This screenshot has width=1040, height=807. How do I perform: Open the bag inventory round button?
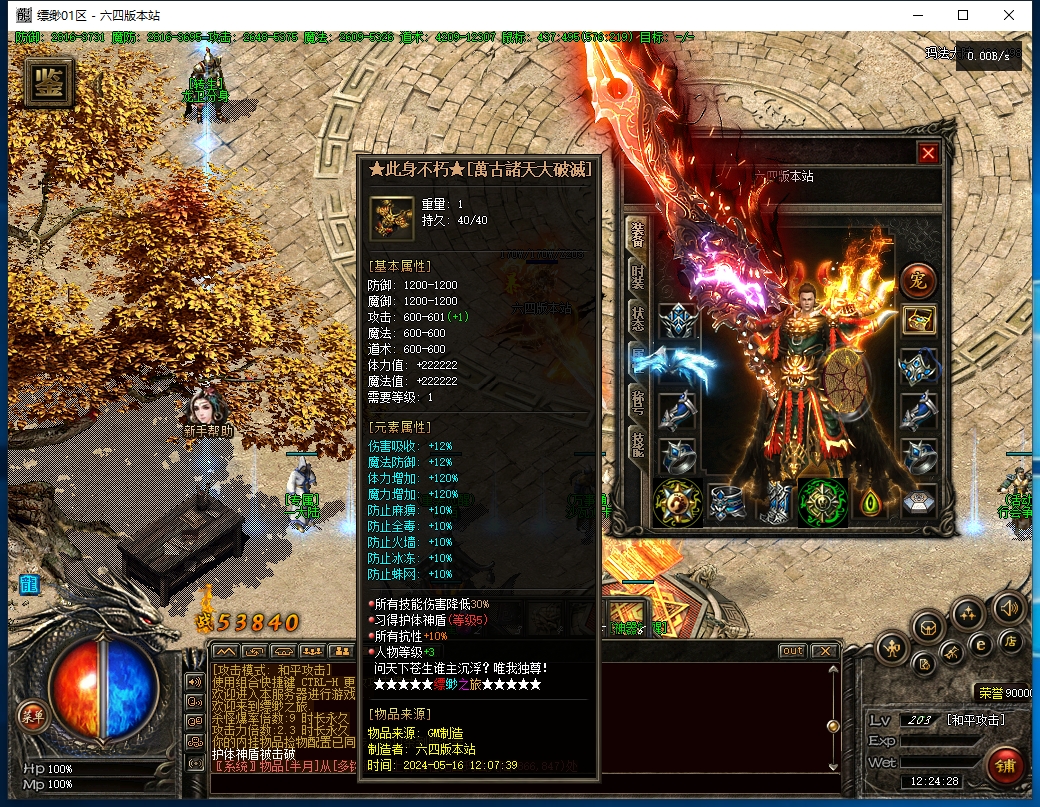[929, 627]
